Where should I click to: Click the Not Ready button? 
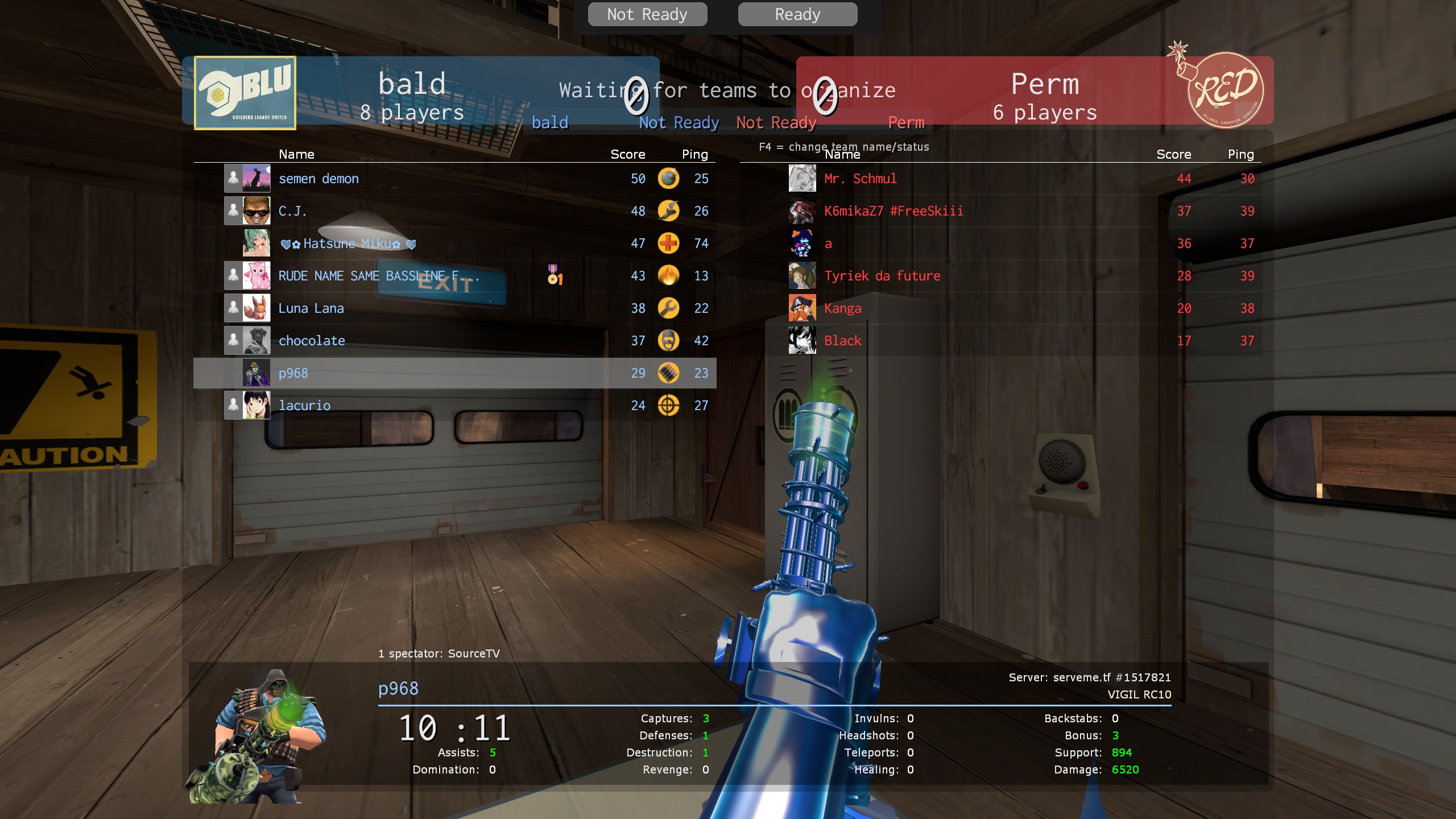(647, 14)
